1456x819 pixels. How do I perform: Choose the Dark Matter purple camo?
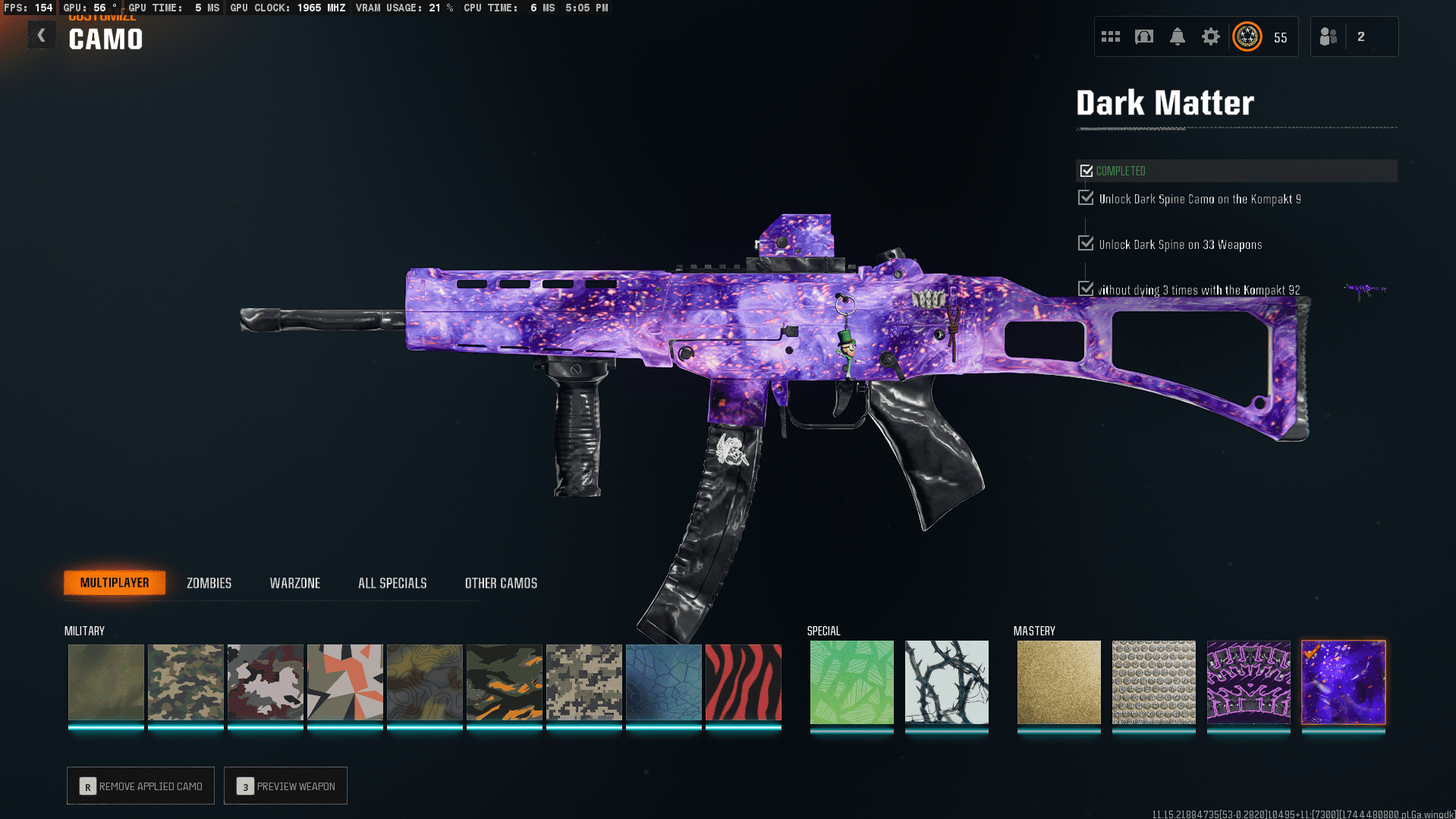tap(1343, 682)
